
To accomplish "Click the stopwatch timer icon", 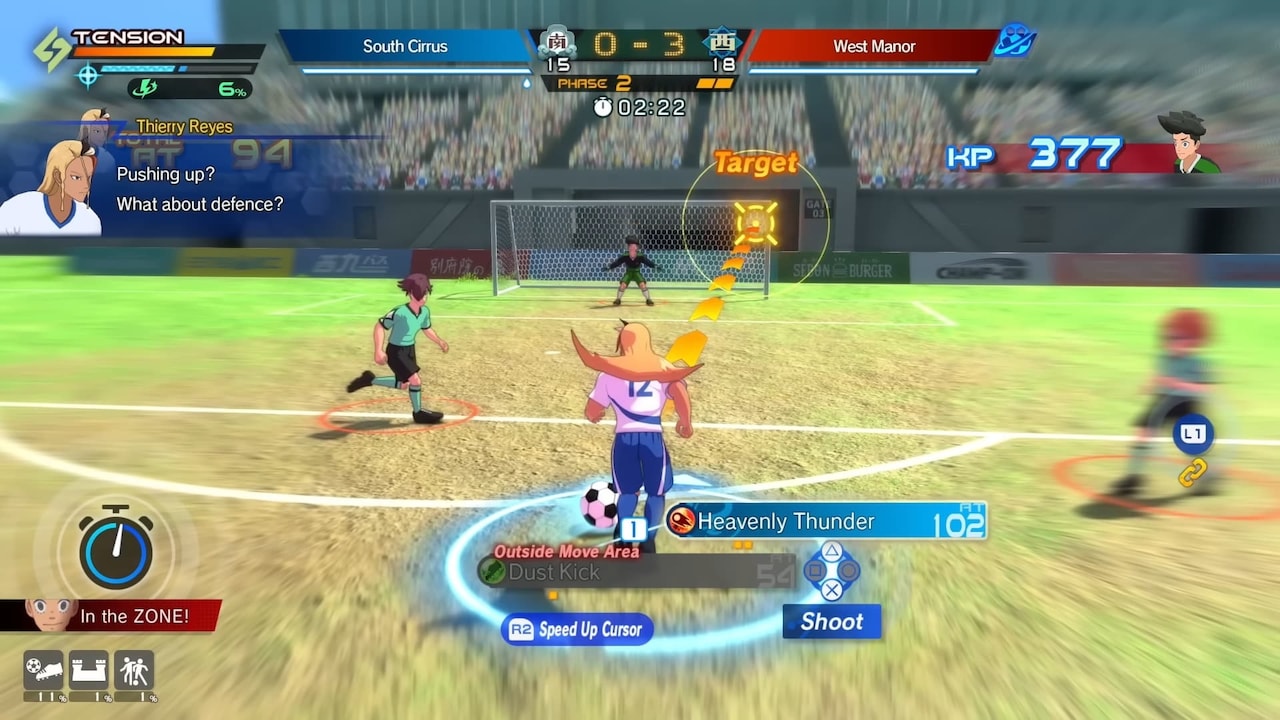I will [116, 547].
